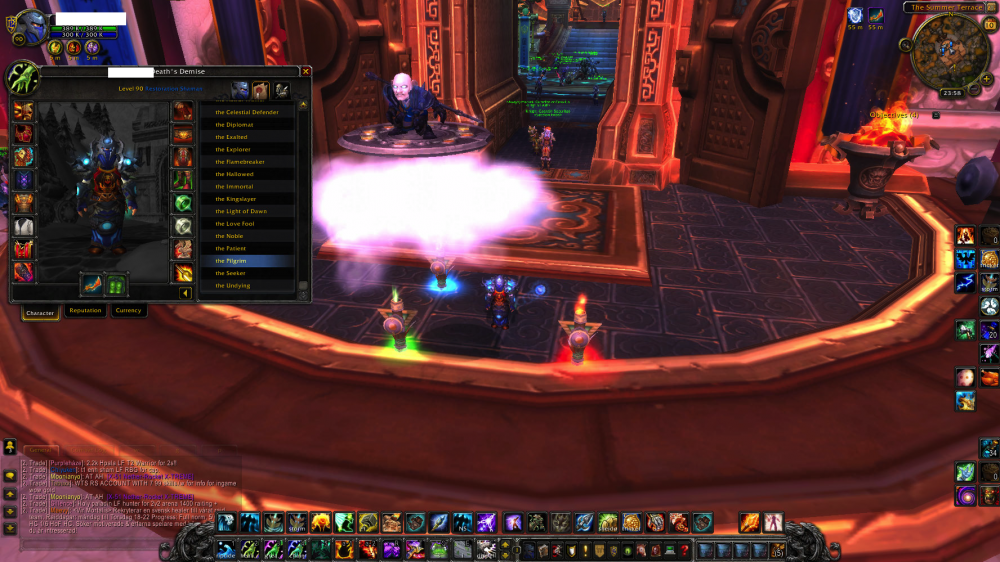Pick "the Undying" title from list
1000x562 pixels.
tap(233, 286)
